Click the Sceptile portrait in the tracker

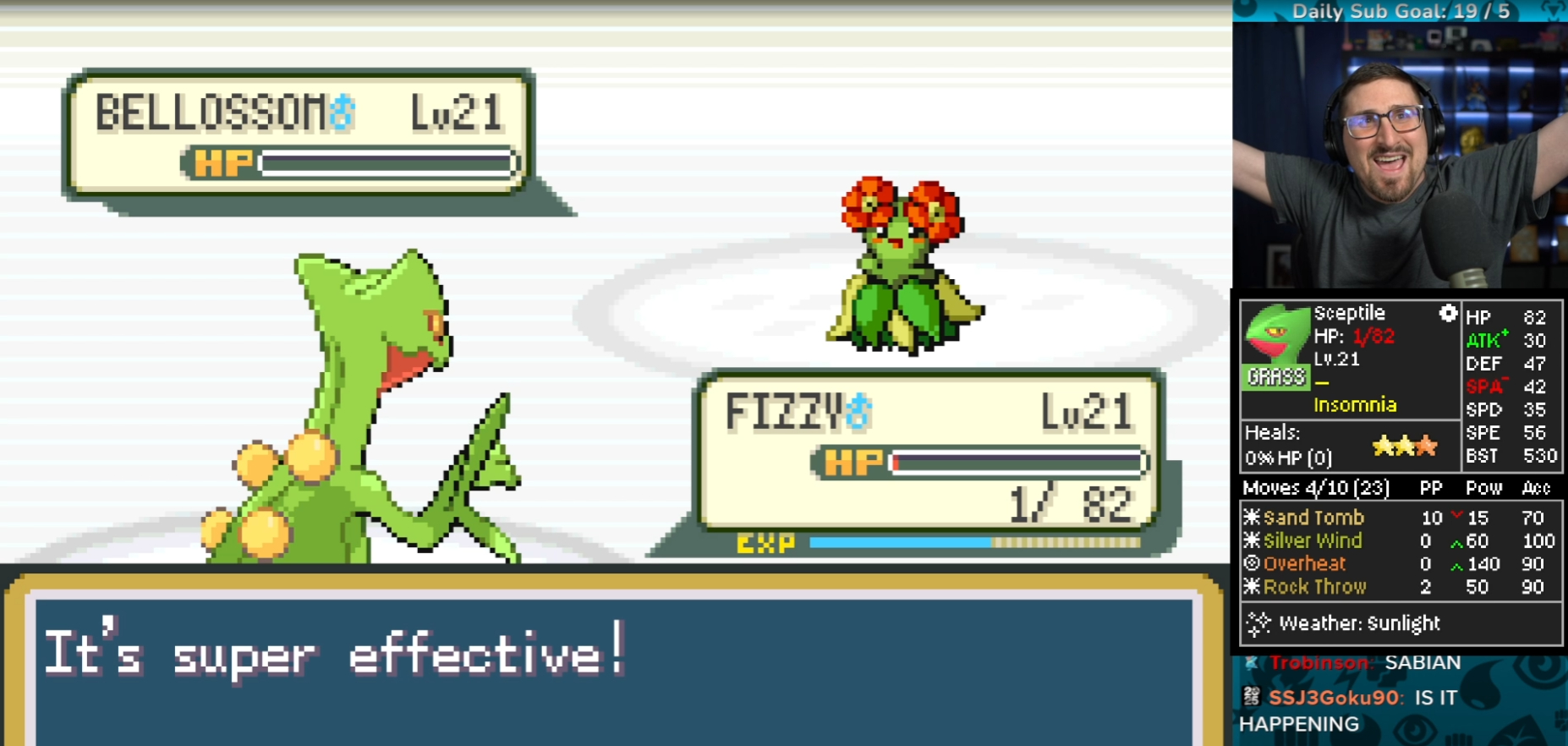[x=1275, y=336]
